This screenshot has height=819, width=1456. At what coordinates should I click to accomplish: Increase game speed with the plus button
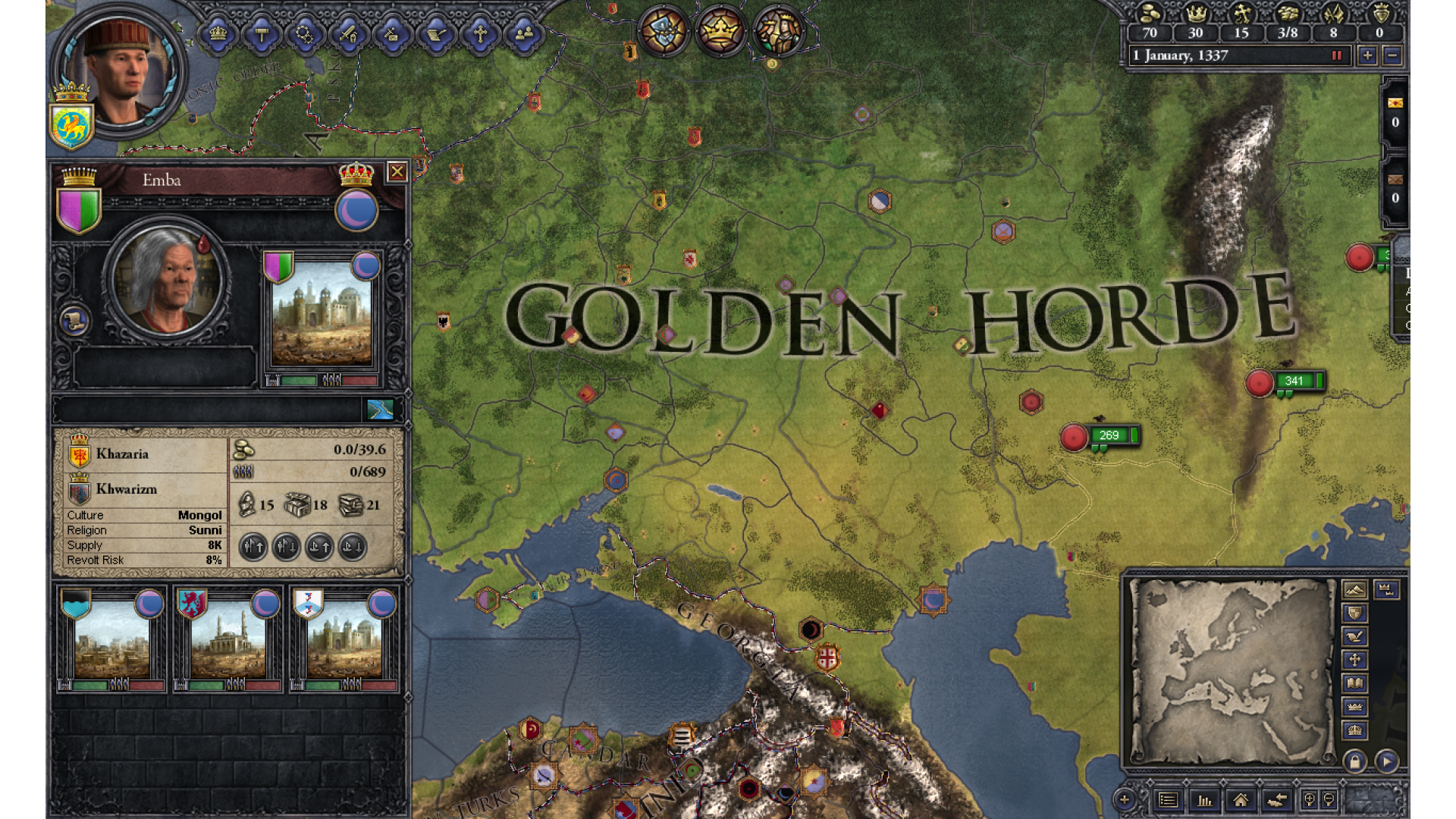[1367, 55]
